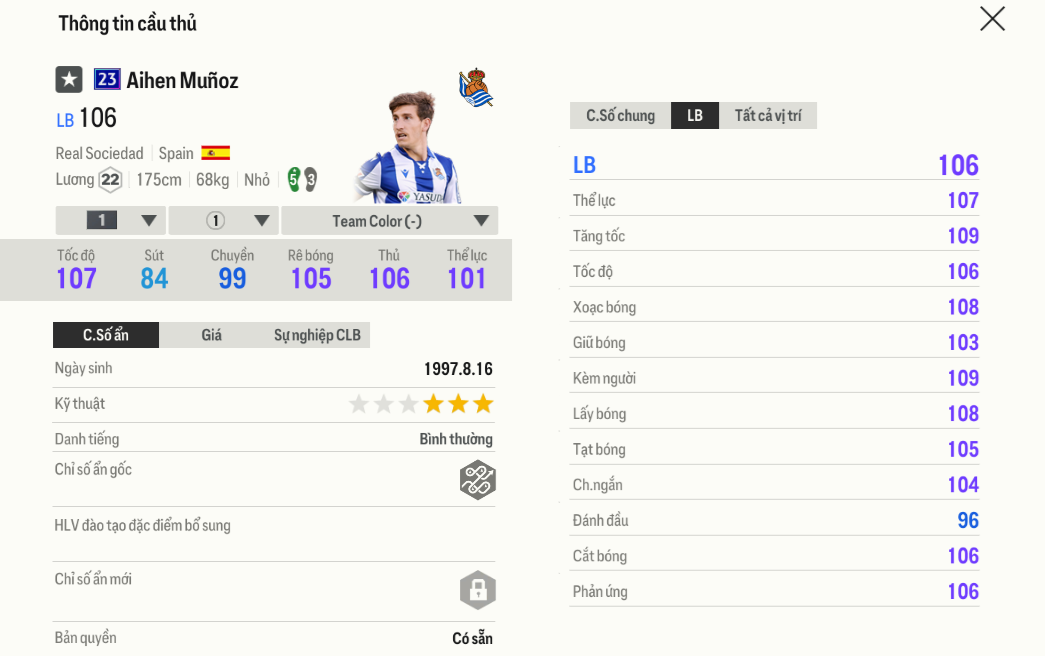Click the hidden trait hexagon icon

(478, 480)
